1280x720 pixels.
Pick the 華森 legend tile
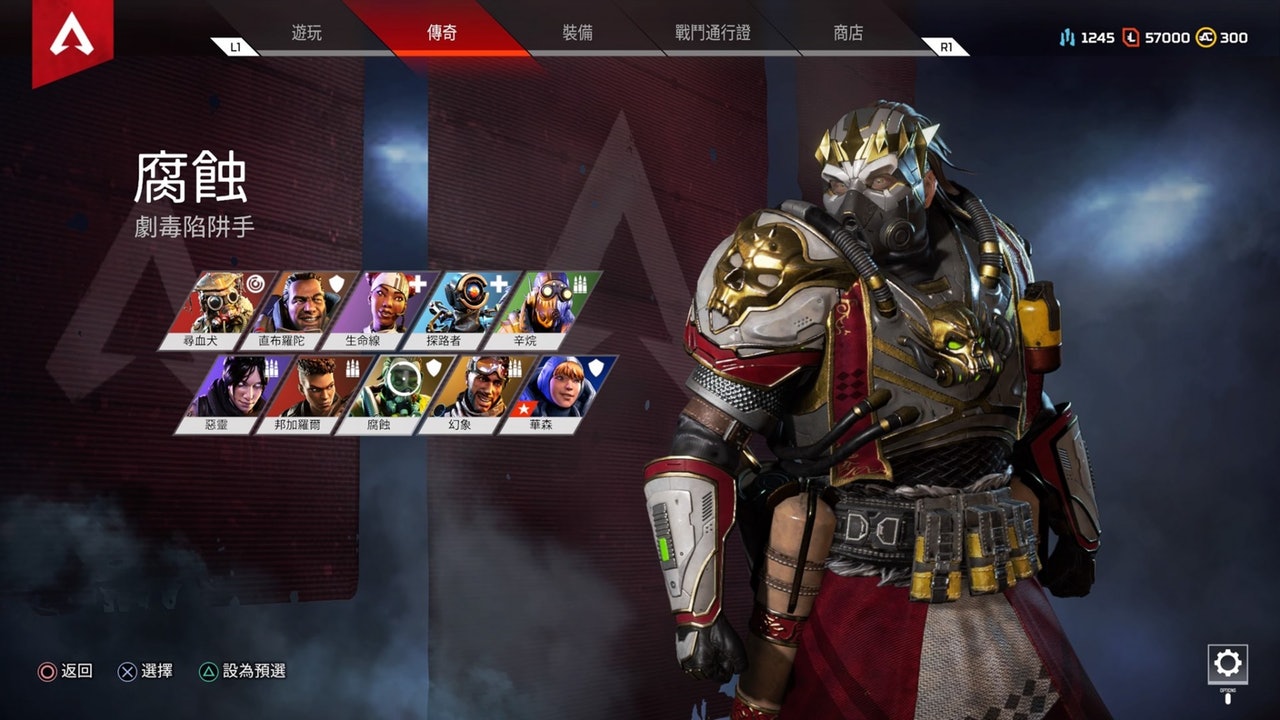pos(557,390)
